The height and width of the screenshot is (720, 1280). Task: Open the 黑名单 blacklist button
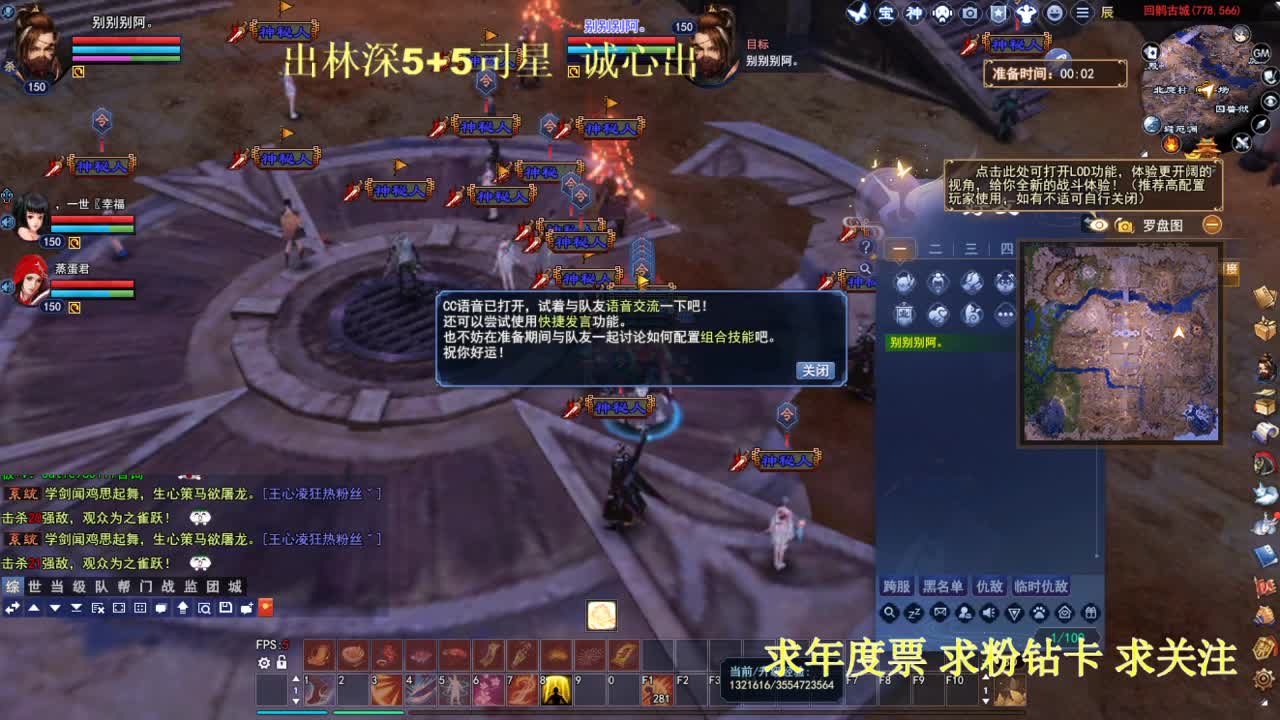coord(944,585)
